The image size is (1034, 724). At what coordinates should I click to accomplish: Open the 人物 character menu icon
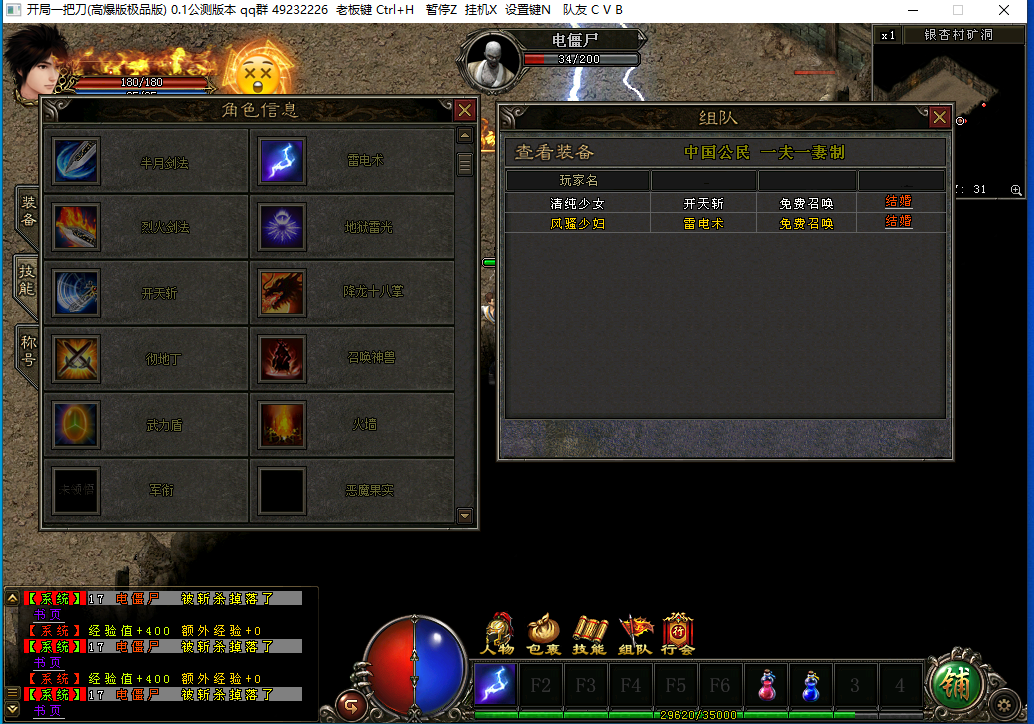[x=497, y=634]
